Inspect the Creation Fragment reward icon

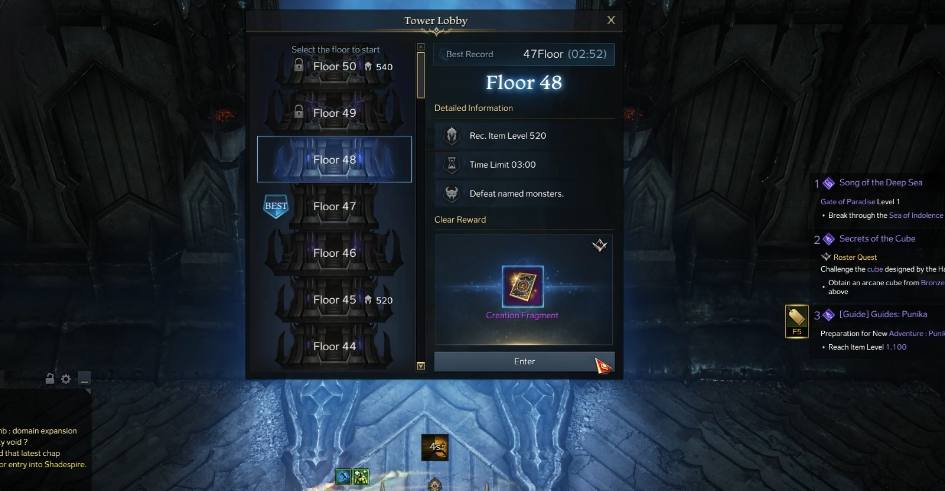coord(523,287)
